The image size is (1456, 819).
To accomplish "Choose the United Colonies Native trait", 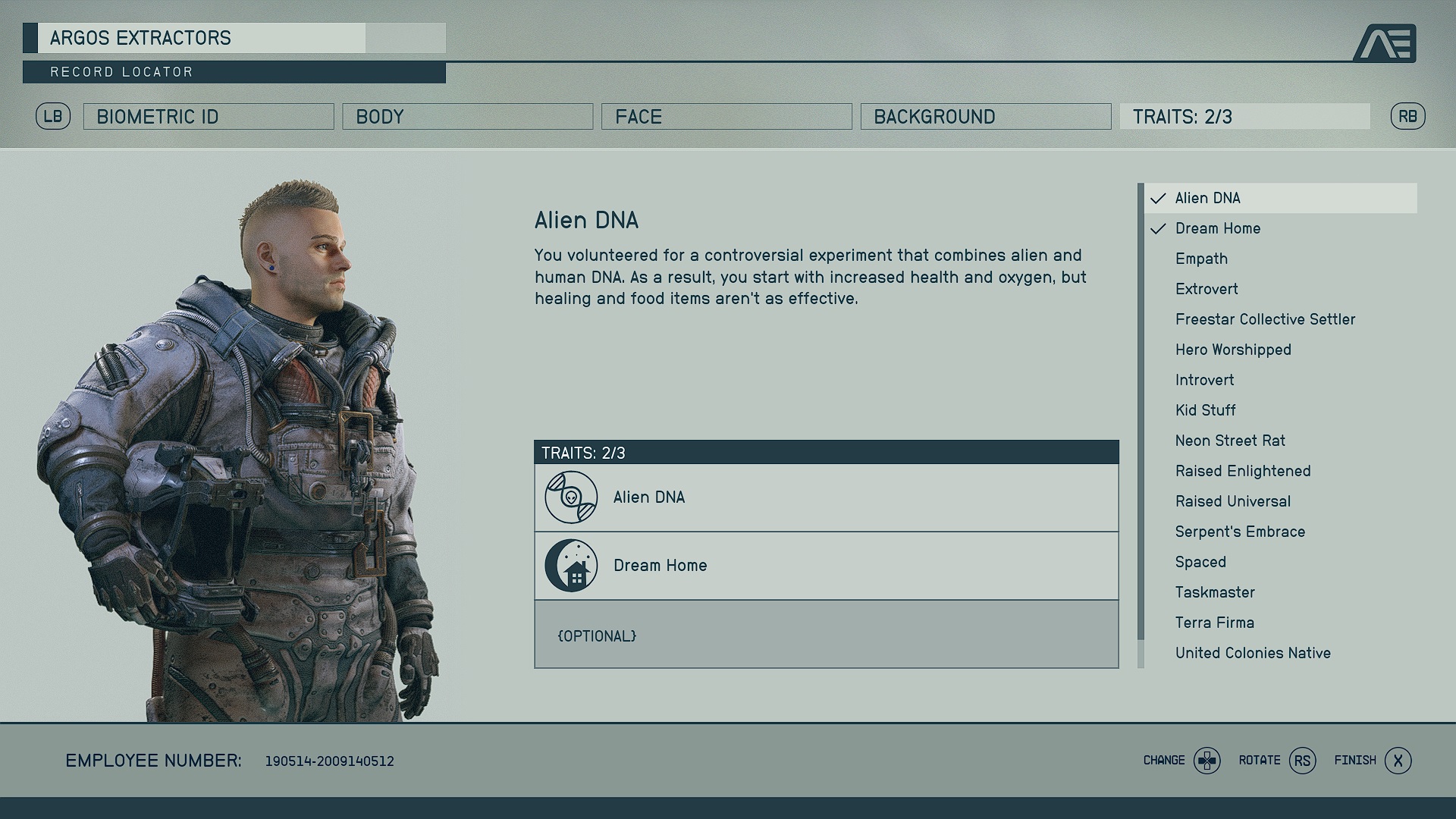I will 1253,653.
